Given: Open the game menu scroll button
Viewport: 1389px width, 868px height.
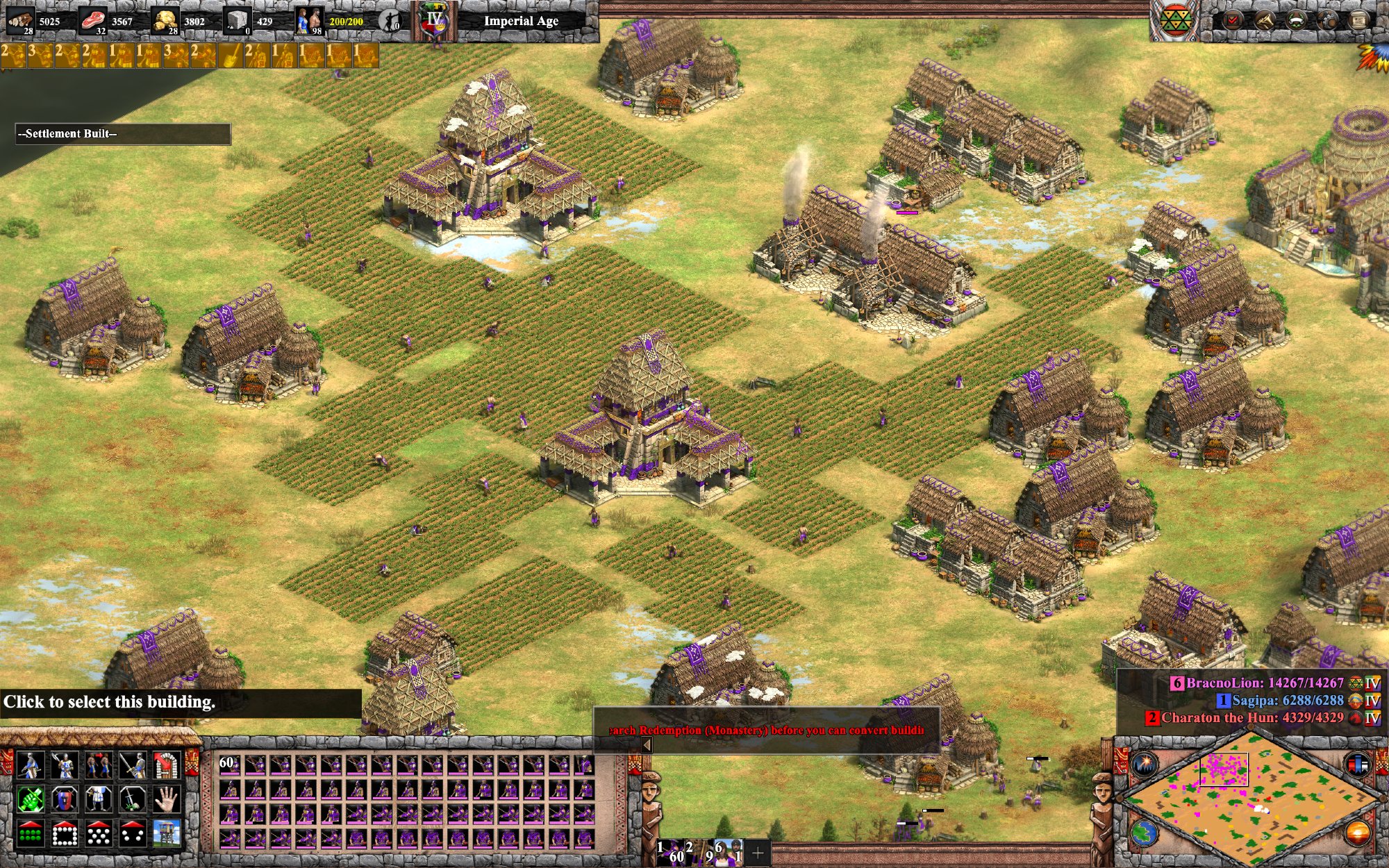Looking at the screenshot, I should point(1359,20).
